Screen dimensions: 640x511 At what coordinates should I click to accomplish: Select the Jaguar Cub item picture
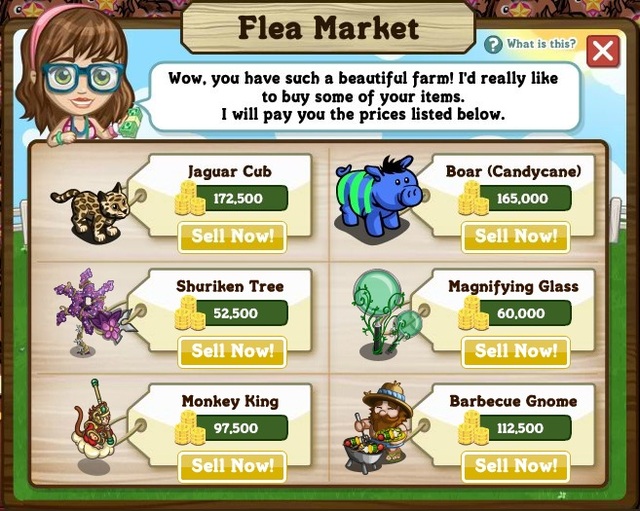pos(98,211)
